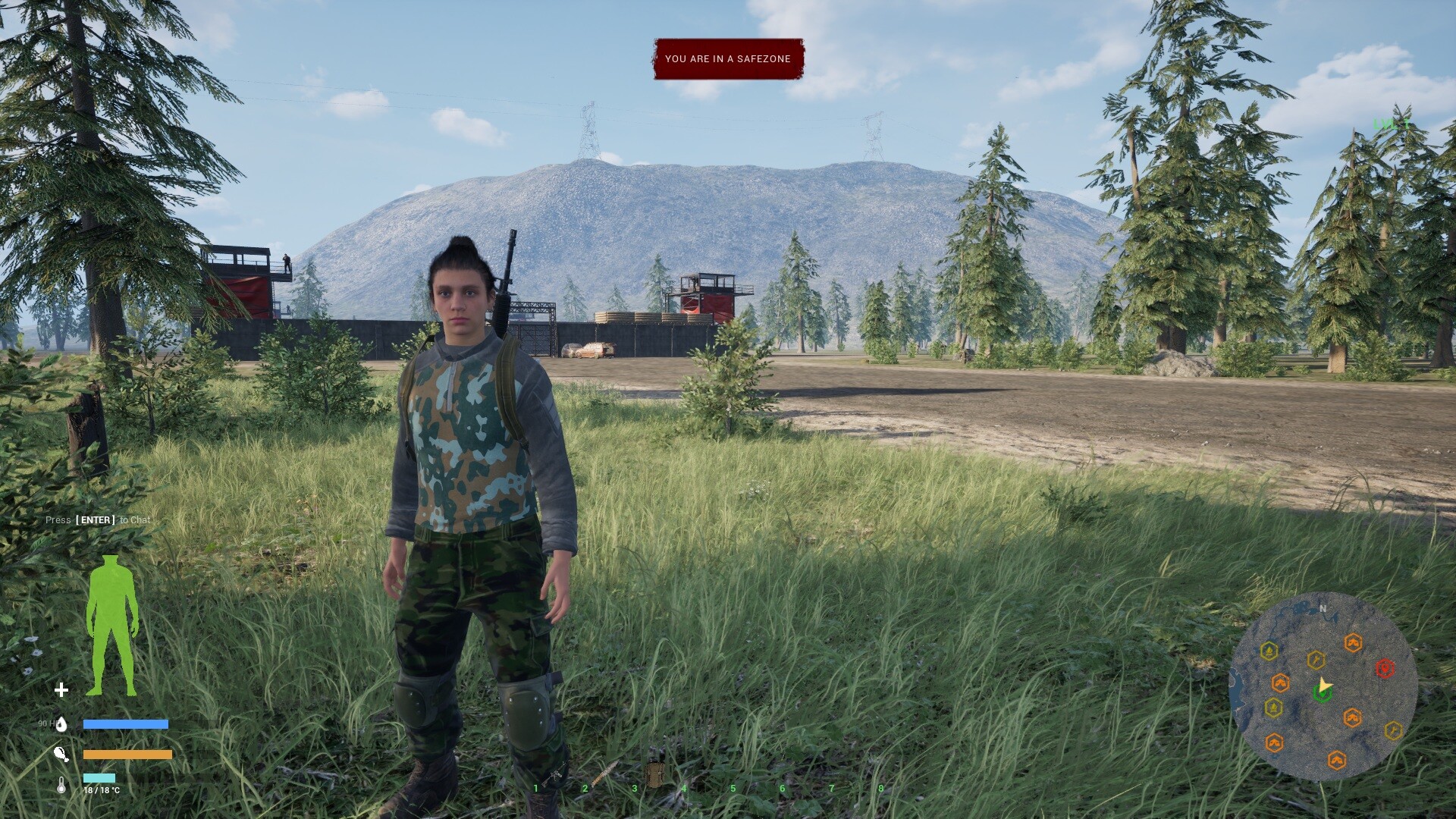Screen dimensions: 1456x819
Task: Click the N compass indicator on the minimap
Action: pyautogui.click(x=1323, y=609)
